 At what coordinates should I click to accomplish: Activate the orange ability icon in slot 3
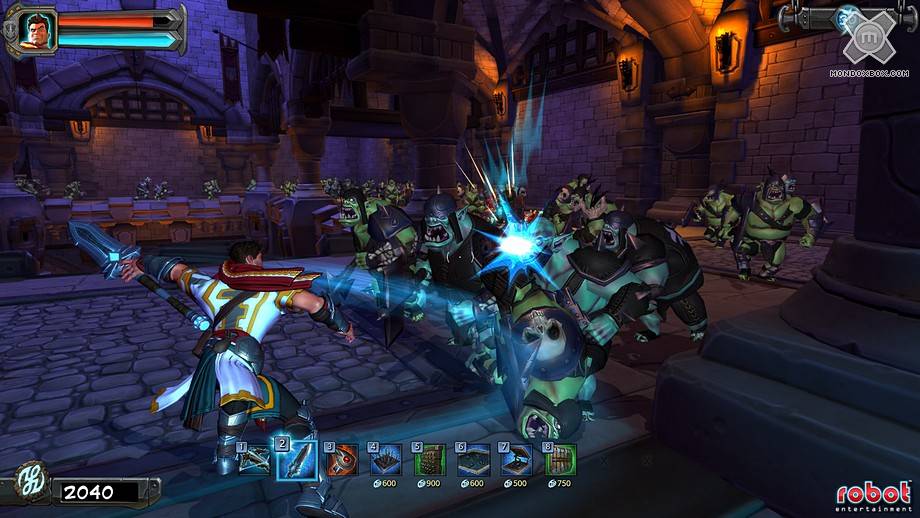pyautogui.click(x=341, y=460)
